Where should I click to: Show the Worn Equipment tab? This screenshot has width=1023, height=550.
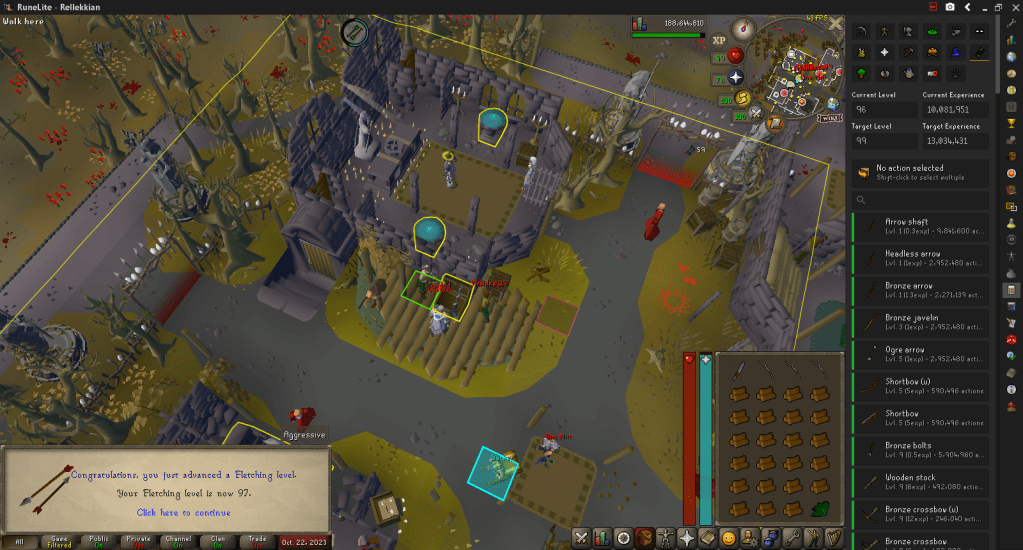pos(665,537)
